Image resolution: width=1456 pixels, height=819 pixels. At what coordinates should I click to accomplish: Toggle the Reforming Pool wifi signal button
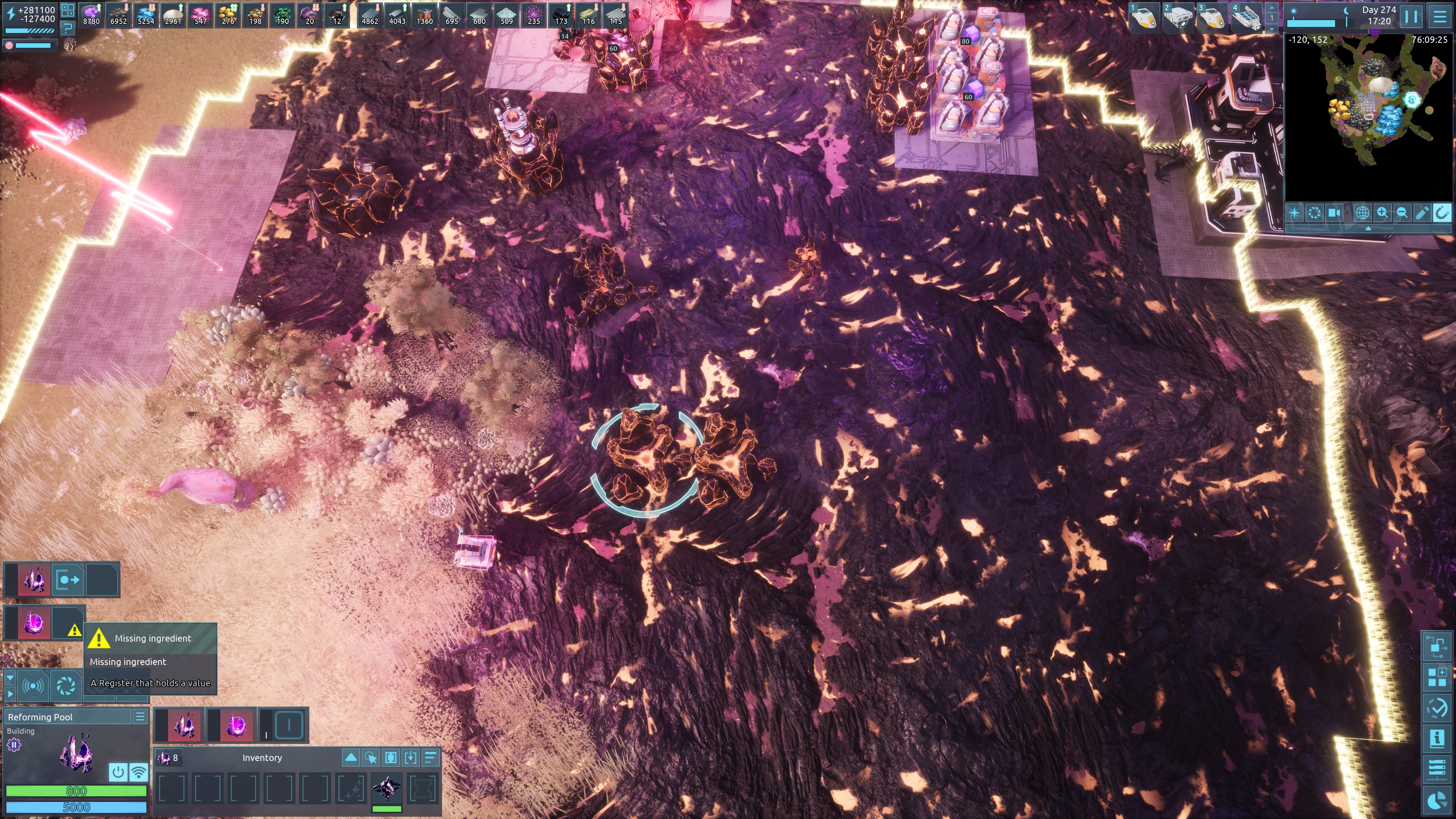click(x=138, y=772)
